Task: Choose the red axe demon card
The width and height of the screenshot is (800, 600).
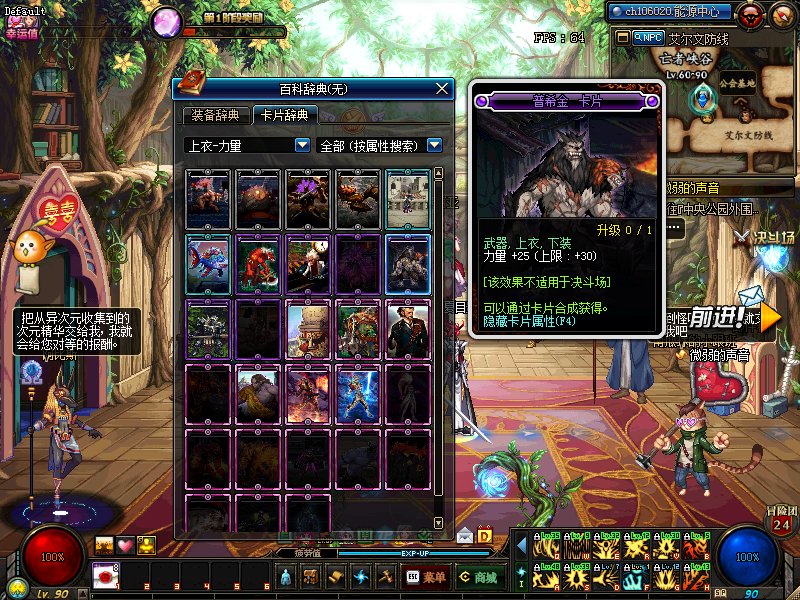Action: coord(258,264)
